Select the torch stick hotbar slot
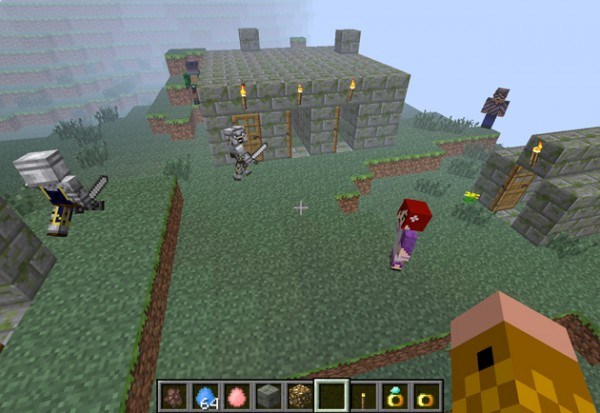 click(x=364, y=396)
